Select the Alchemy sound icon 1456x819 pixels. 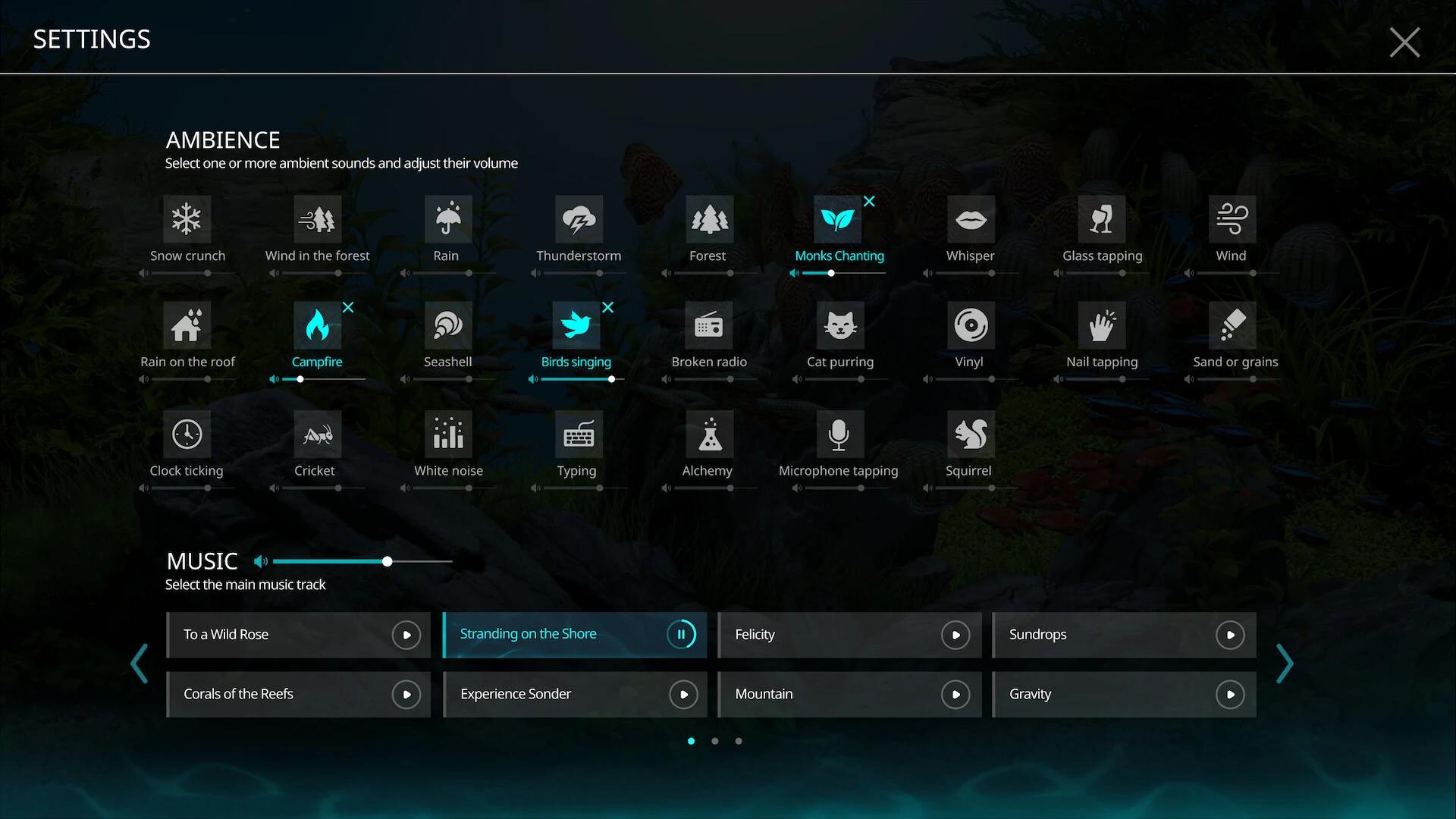tap(708, 434)
